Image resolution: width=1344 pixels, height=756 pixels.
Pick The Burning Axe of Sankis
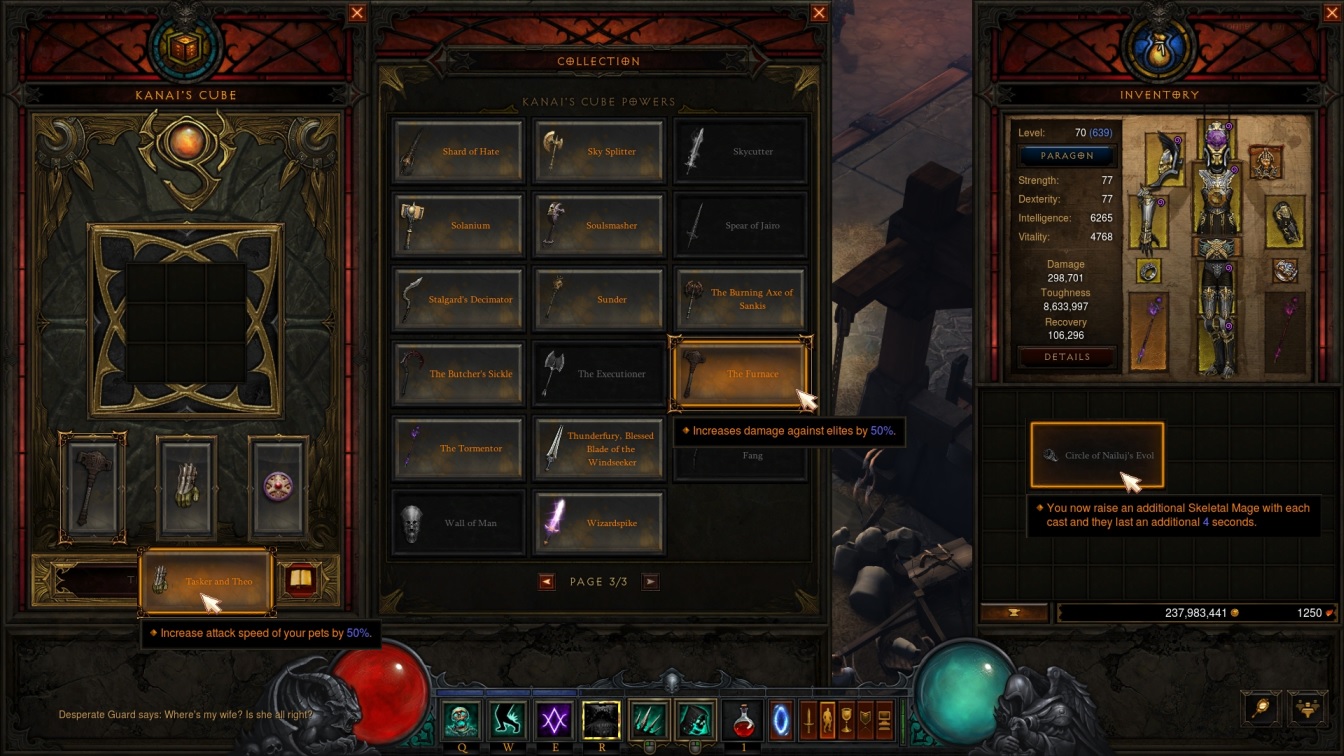coord(740,299)
